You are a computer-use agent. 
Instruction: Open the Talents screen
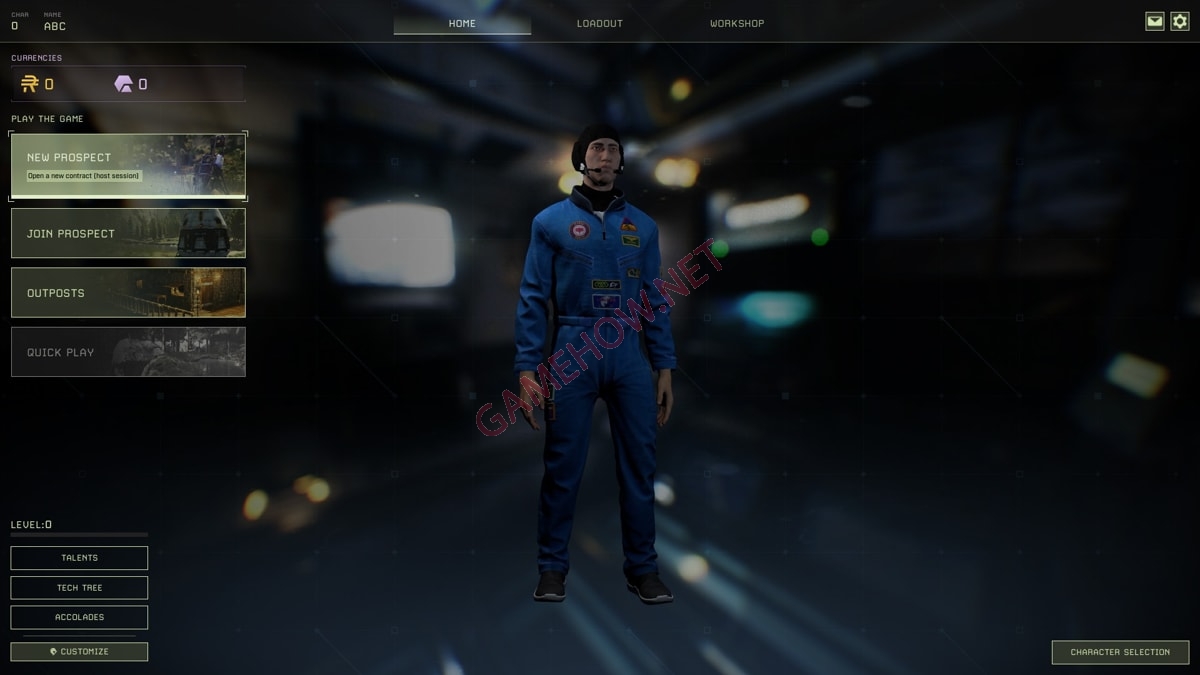point(79,558)
